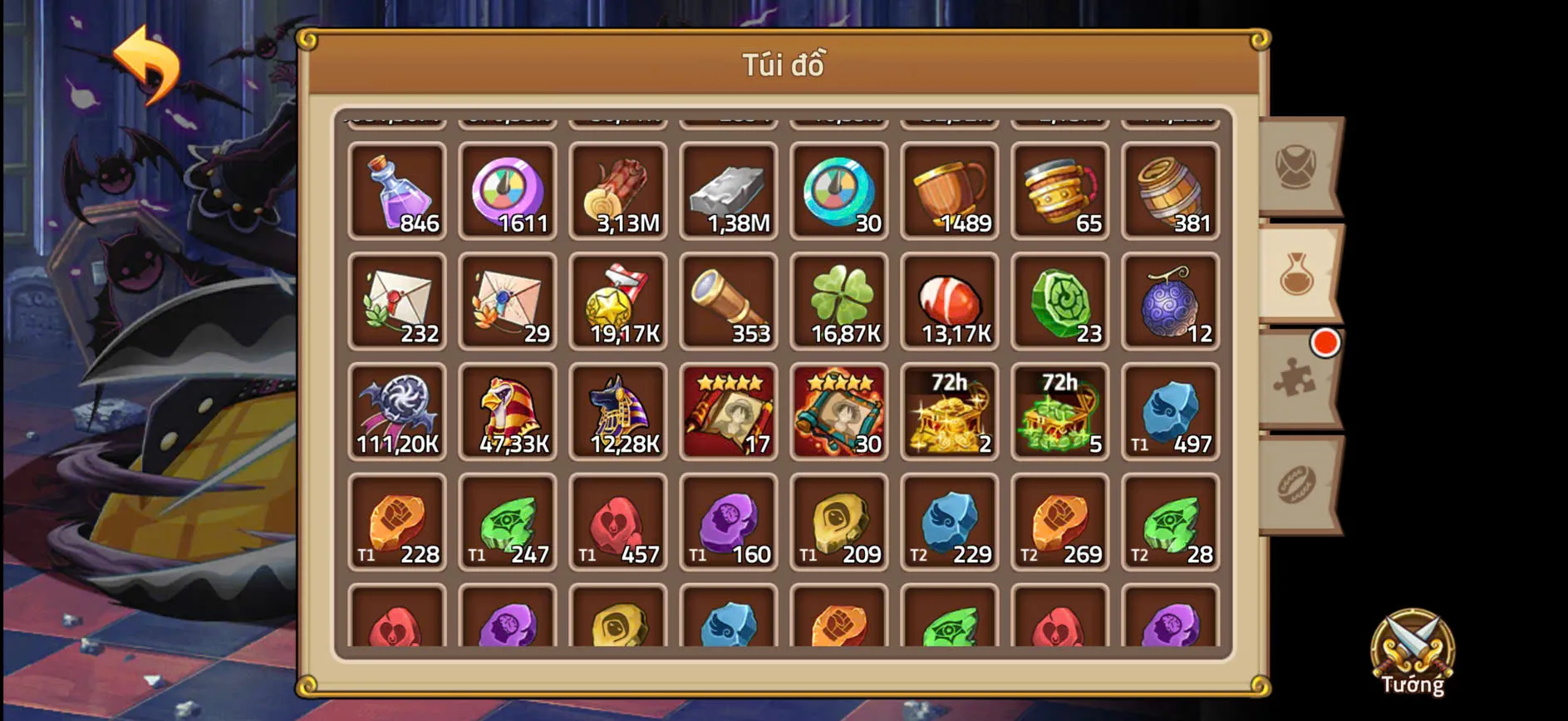The height and width of the screenshot is (721, 1568).
Task: Select the green 72h chest with count 5
Action: coord(1060,413)
